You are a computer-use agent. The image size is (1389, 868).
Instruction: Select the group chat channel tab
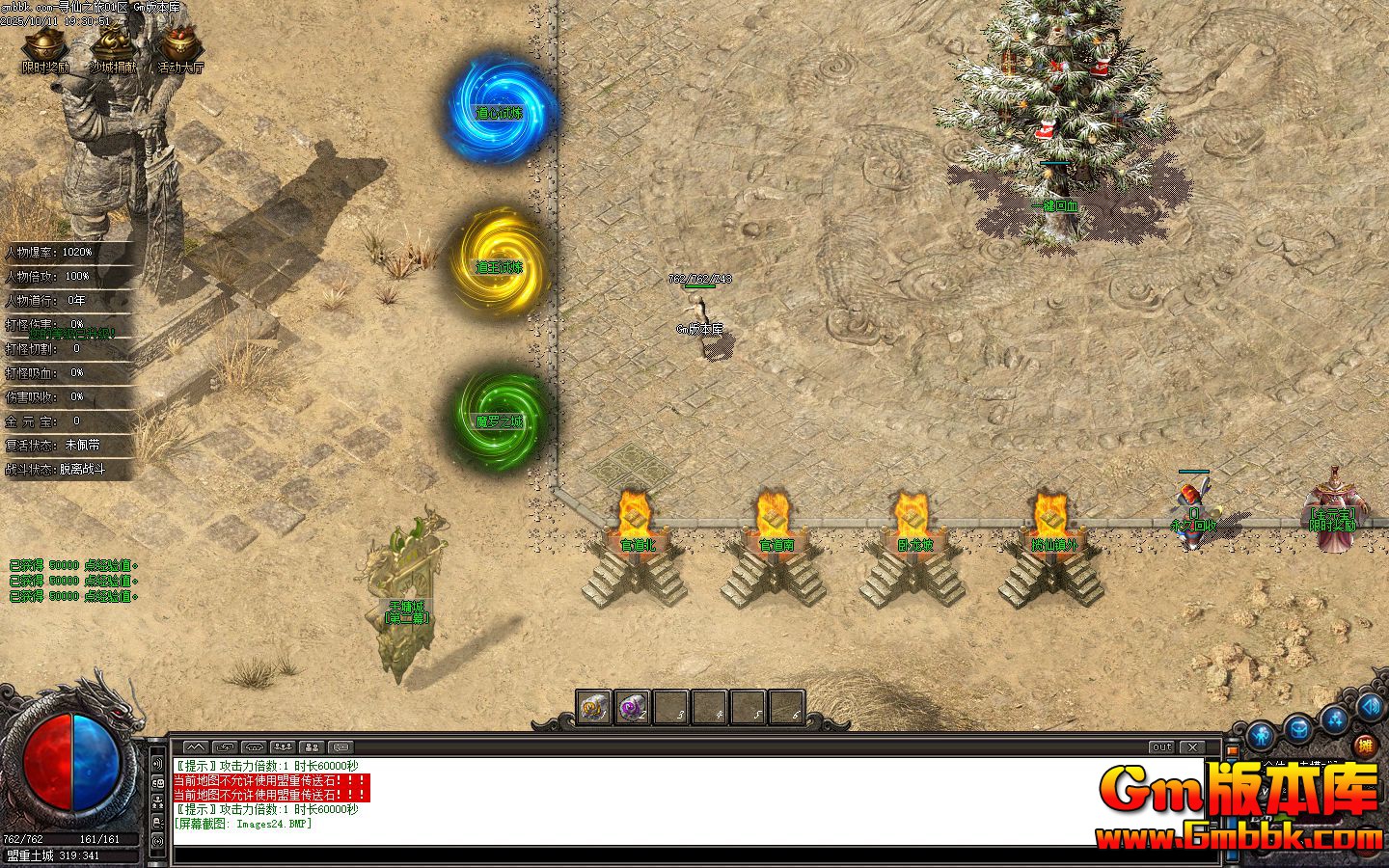pyautogui.click(x=283, y=747)
